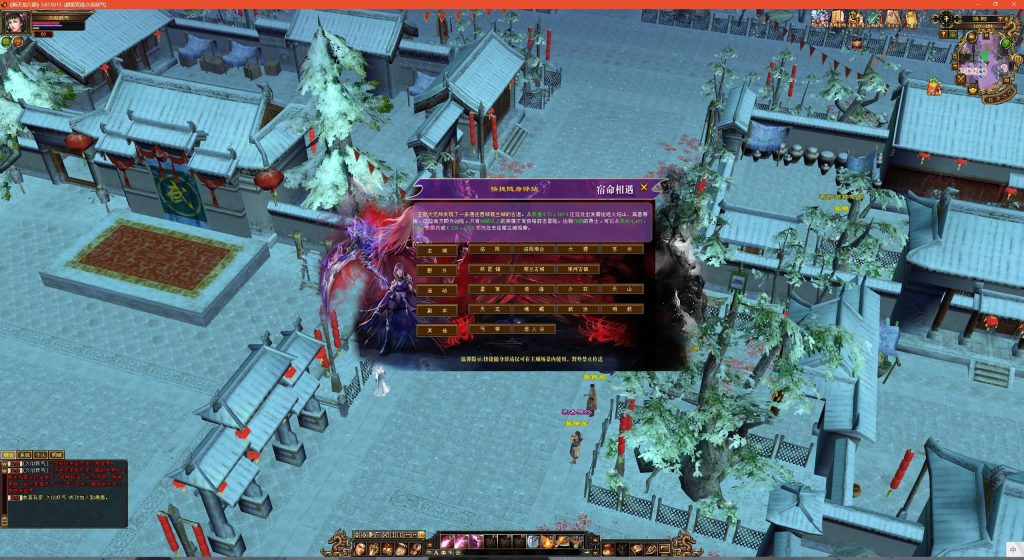Viewport: 1024px width, 560px height.
Task: Choose the 峨嵋 destination
Action: pos(533,310)
